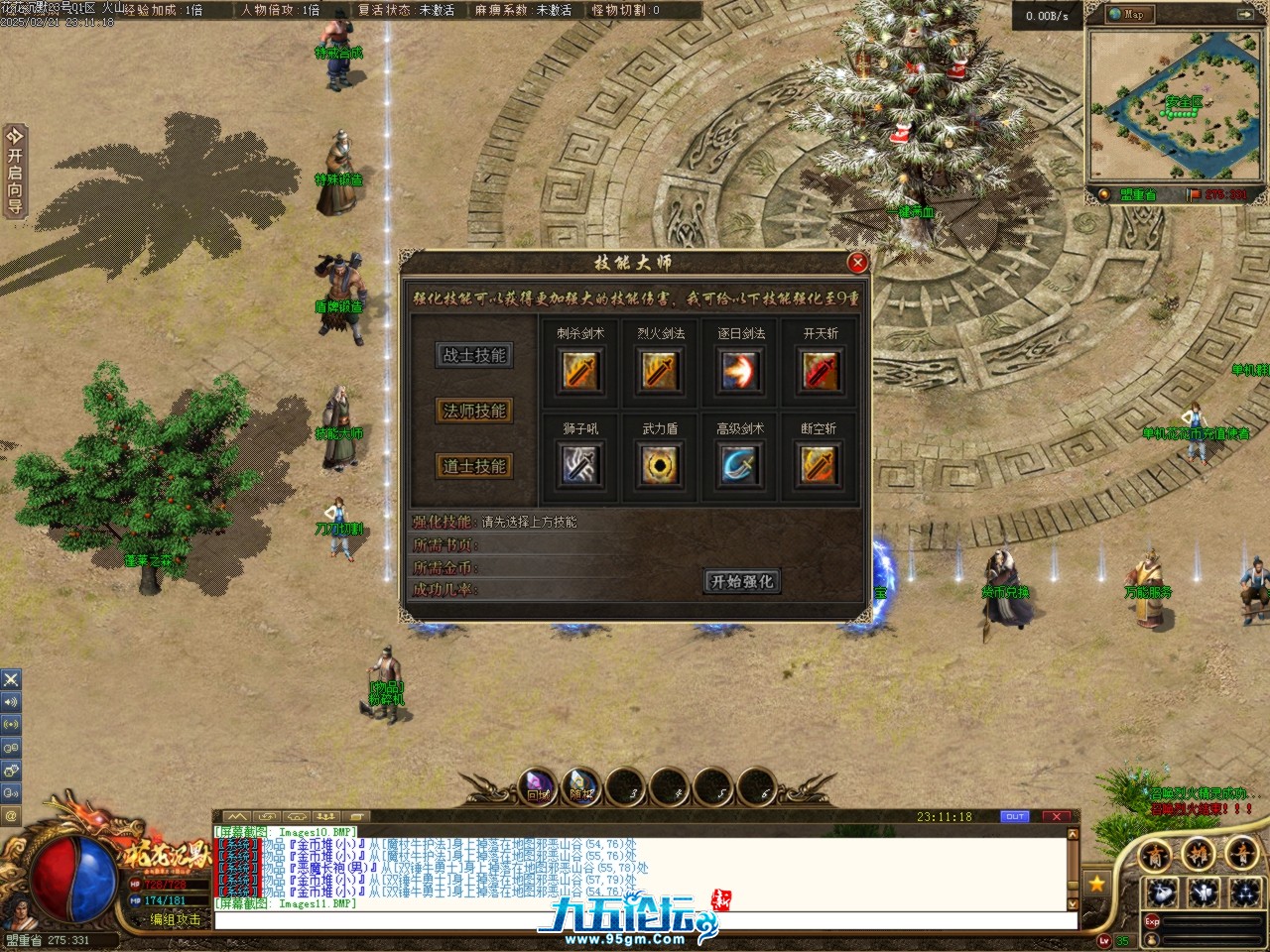Screen dimensions: 1270x952
Task: Pick the 开天斩 skill icon
Action: click(821, 372)
